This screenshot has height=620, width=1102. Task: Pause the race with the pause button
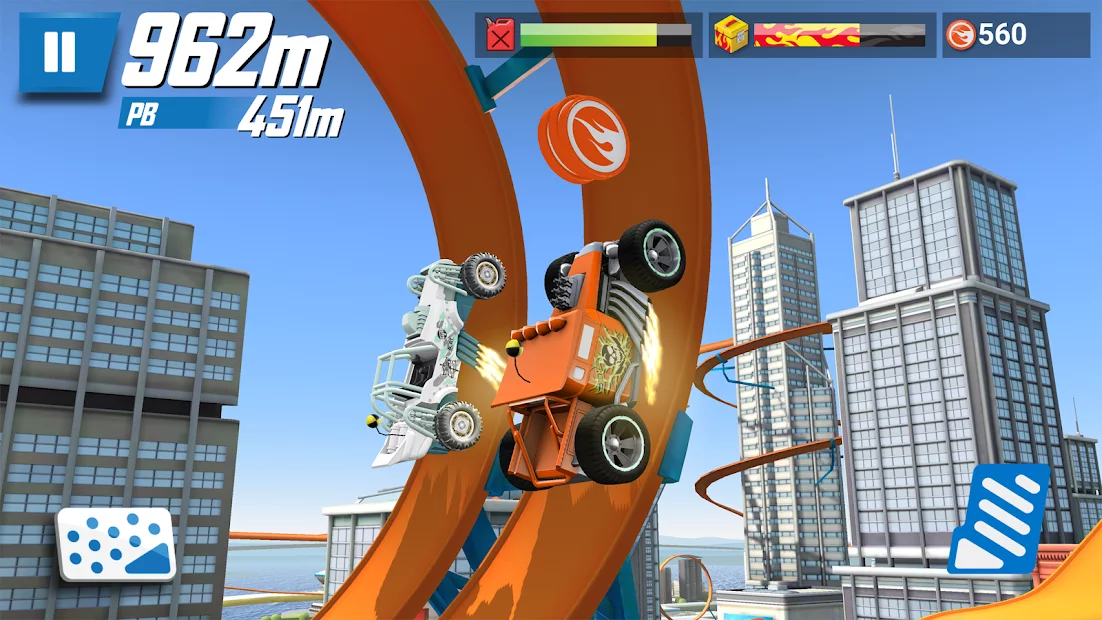click(x=61, y=51)
